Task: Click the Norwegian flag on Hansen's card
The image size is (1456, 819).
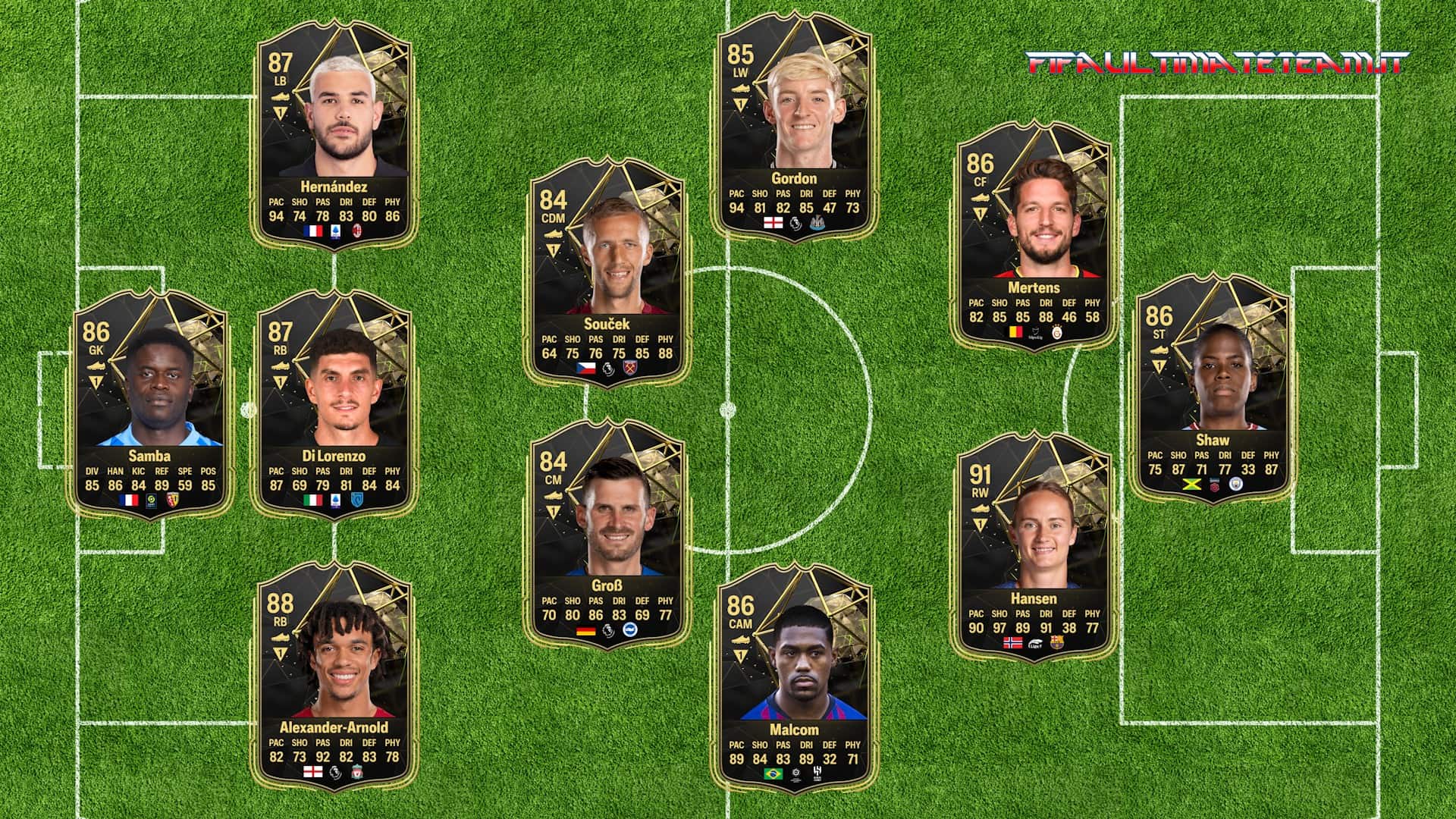Action: tap(1012, 642)
